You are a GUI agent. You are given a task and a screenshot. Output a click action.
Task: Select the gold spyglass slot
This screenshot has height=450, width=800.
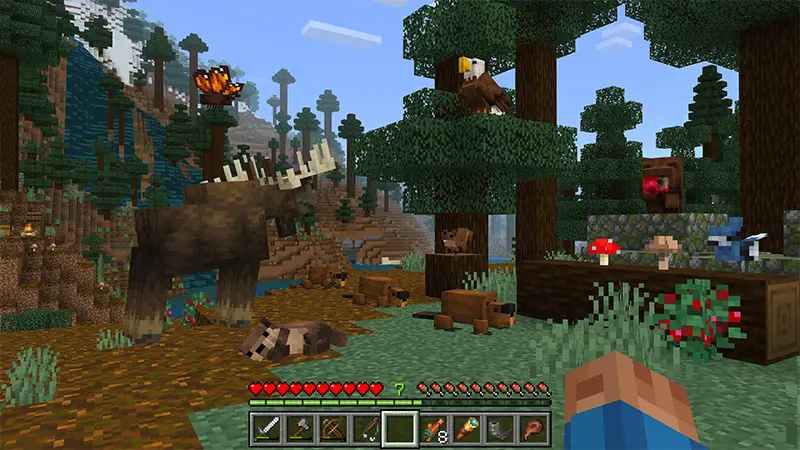466,428
